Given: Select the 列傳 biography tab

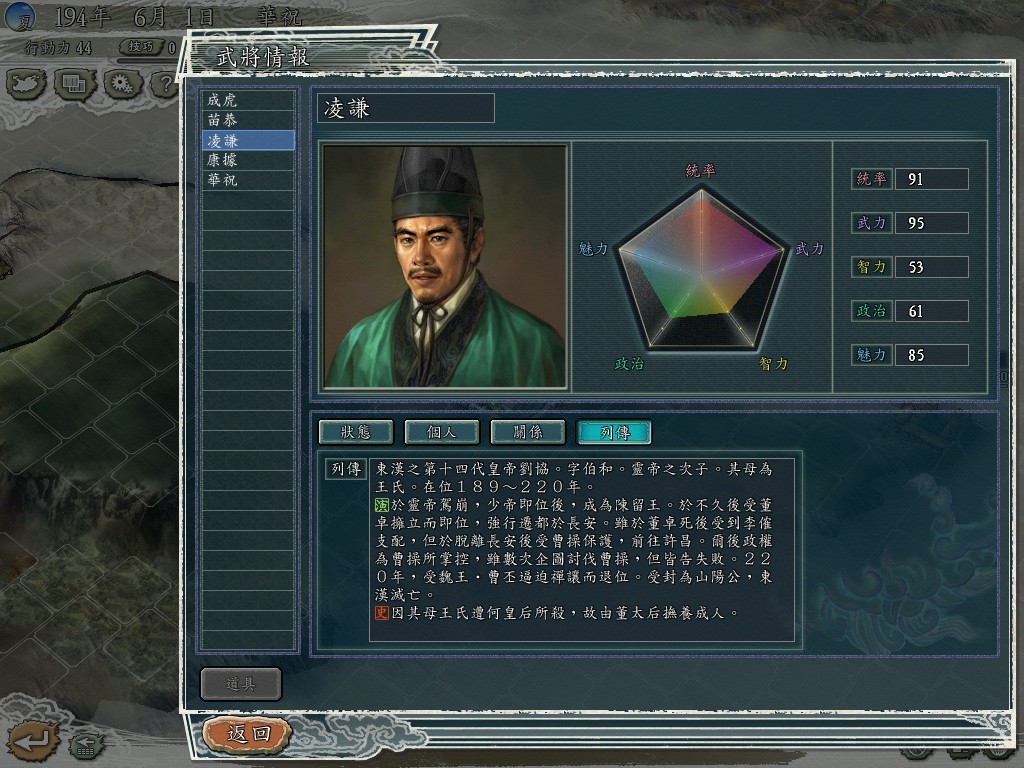Looking at the screenshot, I should [614, 432].
